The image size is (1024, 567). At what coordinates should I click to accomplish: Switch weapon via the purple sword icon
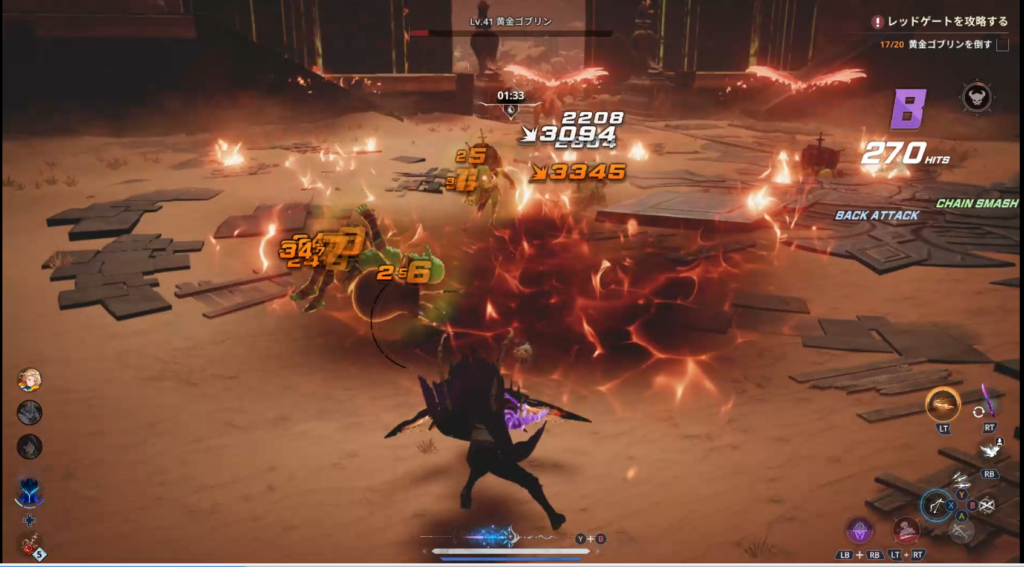tap(991, 401)
